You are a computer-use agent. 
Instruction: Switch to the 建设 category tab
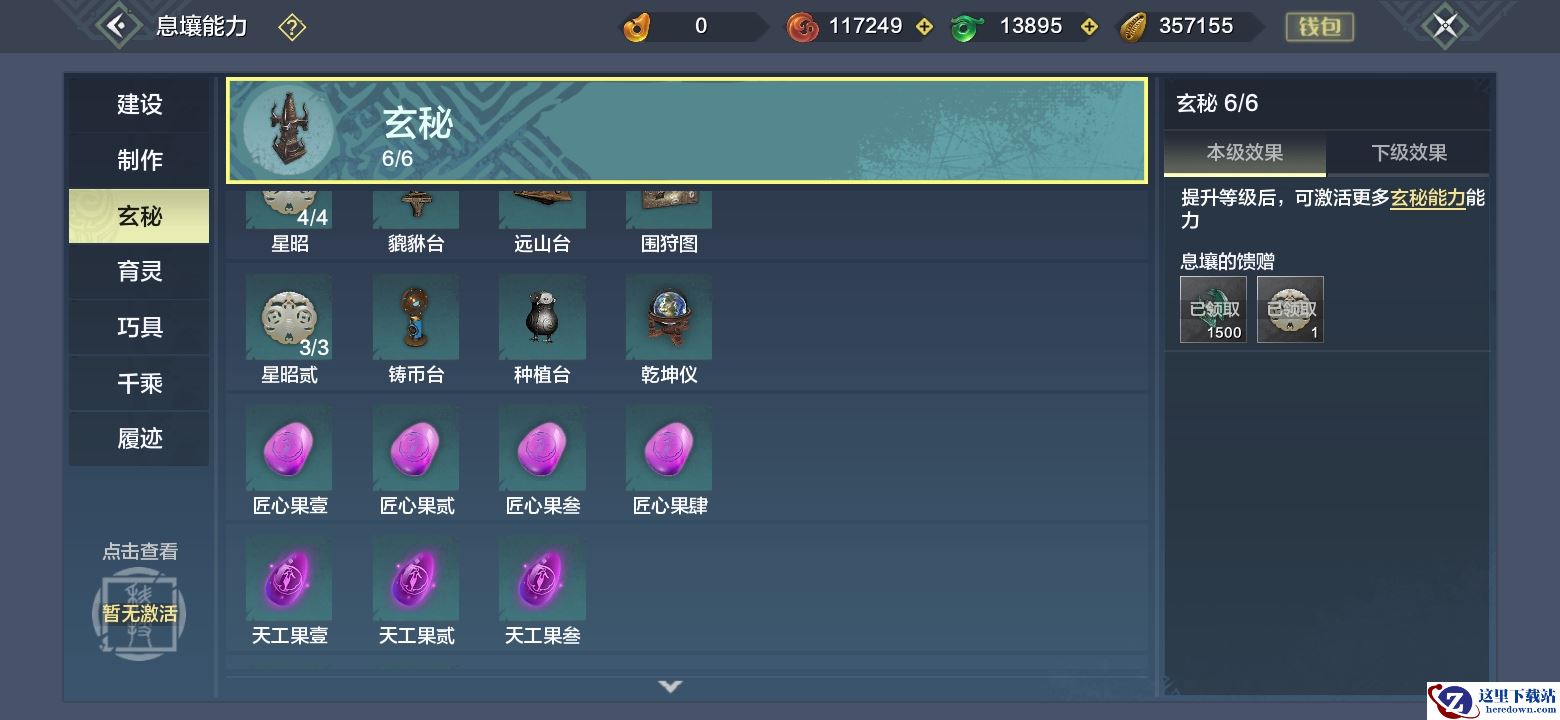[x=139, y=105]
